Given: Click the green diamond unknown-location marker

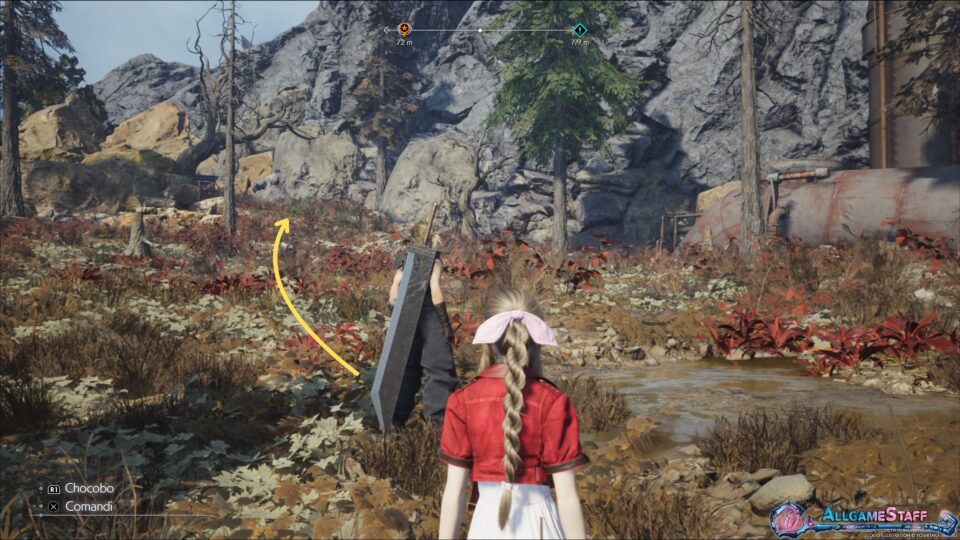Looking at the screenshot, I should (x=578, y=30).
